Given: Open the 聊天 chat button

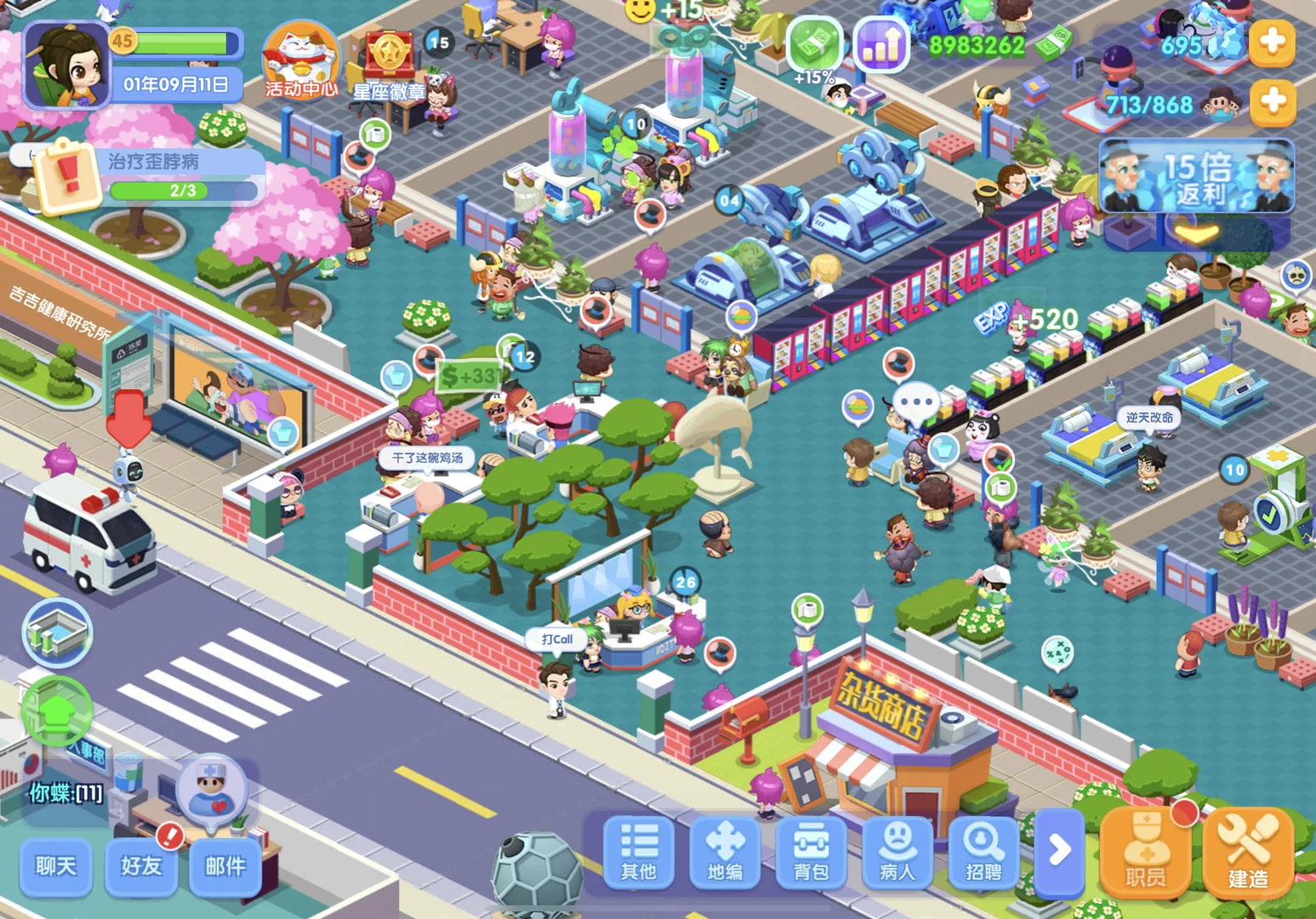Looking at the screenshot, I should [56, 866].
